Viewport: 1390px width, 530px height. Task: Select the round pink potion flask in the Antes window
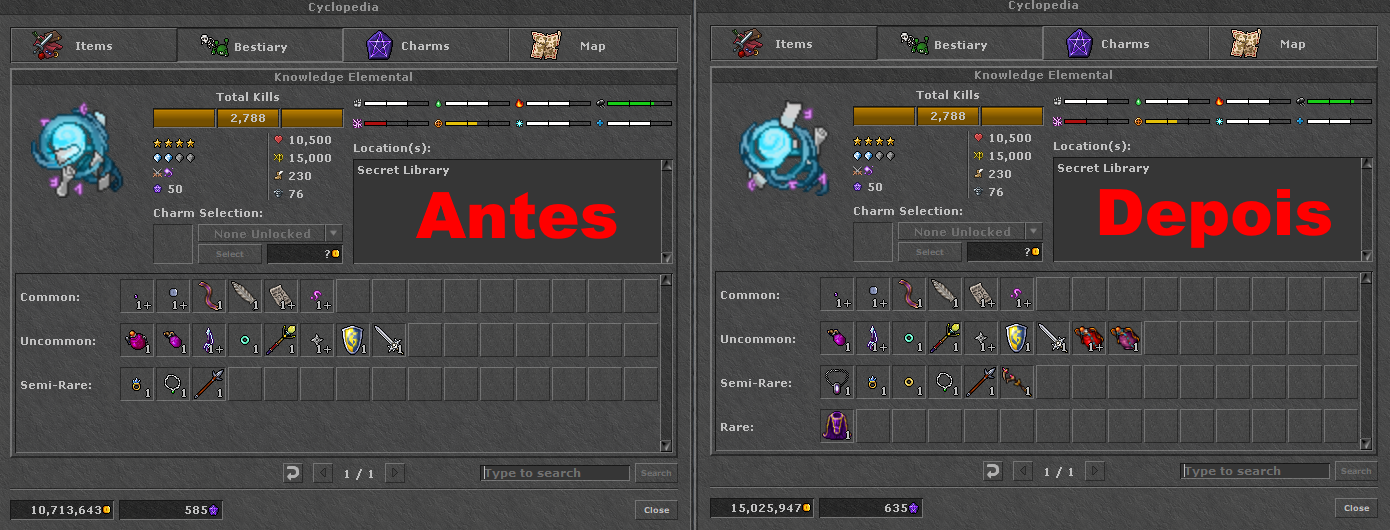click(137, 341)
